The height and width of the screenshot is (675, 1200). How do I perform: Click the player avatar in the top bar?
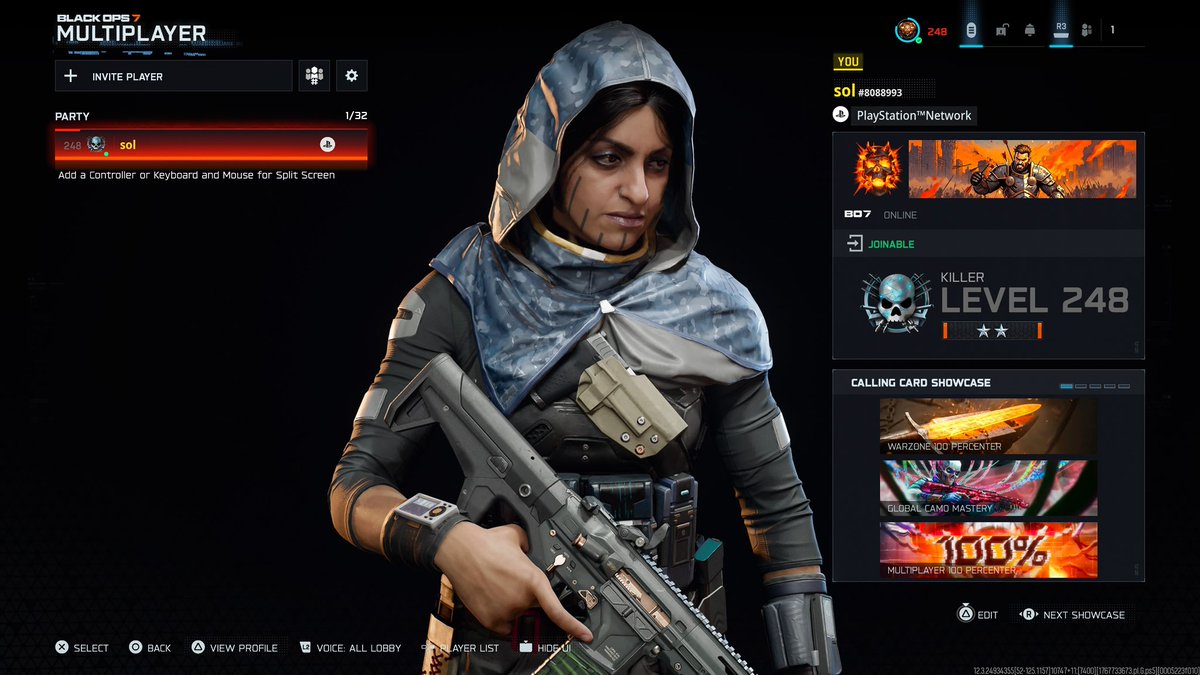907,31
